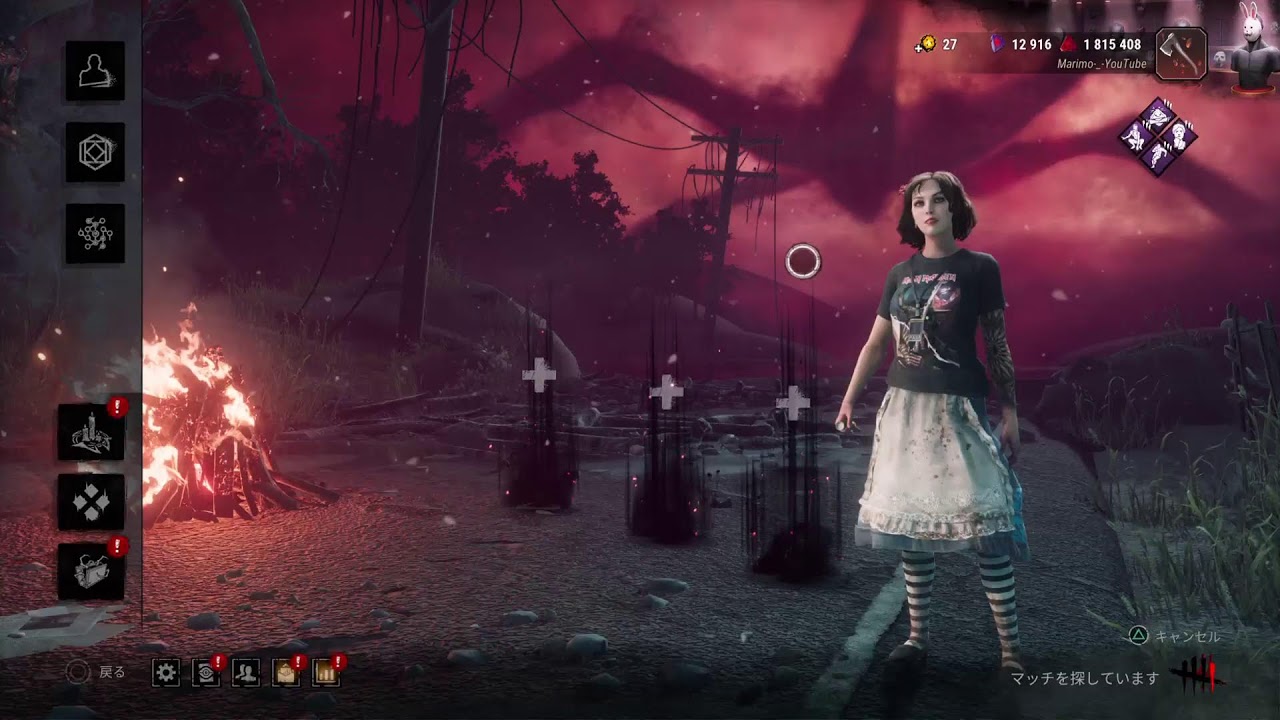This screenshot has height=720, width=1280.
Task: Select the running figure perk at bottom
Action: click(x=1158, y=158)
